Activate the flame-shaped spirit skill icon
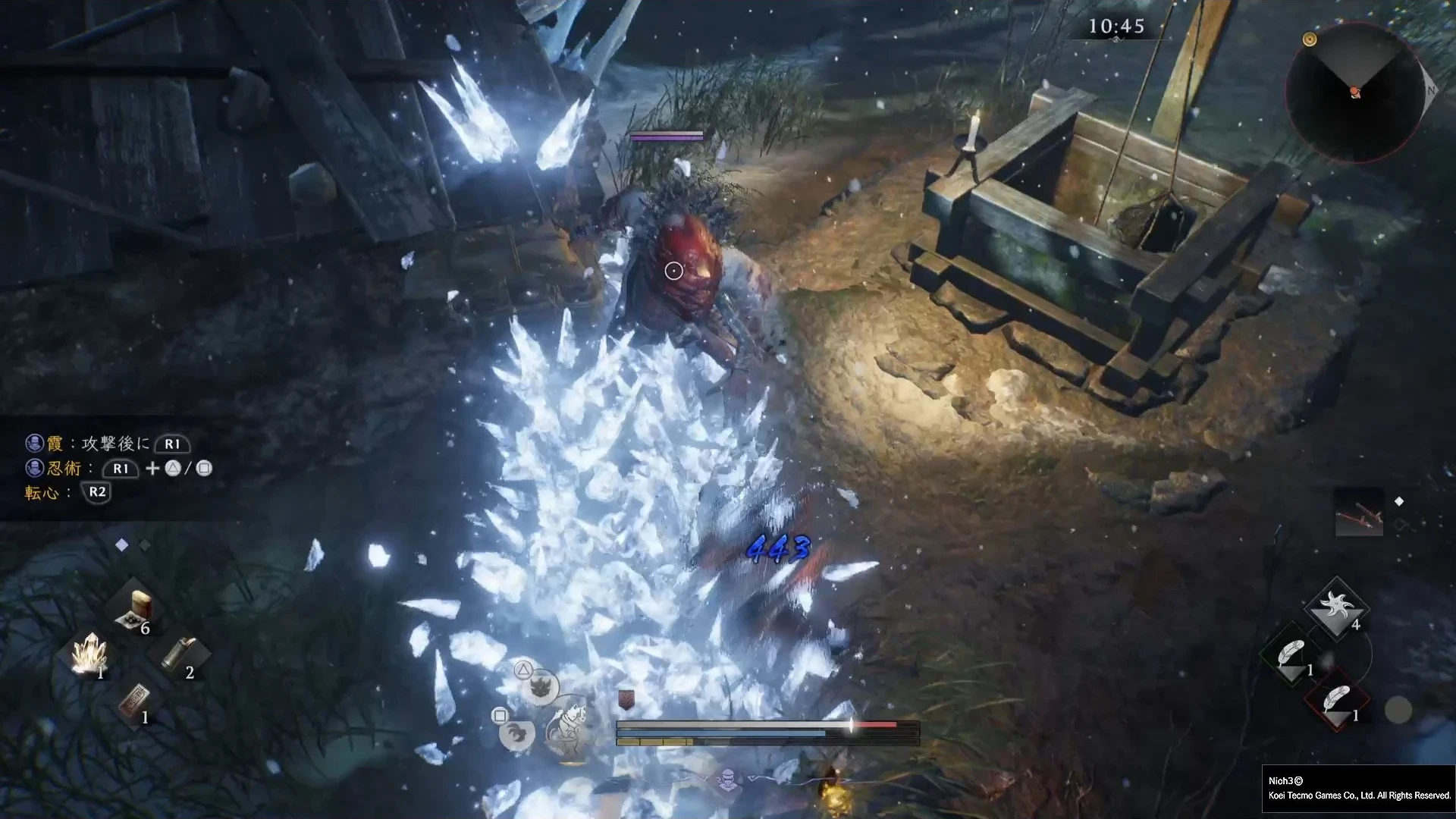The height and width of the screenshot is (819, 1456). point(541,687)
